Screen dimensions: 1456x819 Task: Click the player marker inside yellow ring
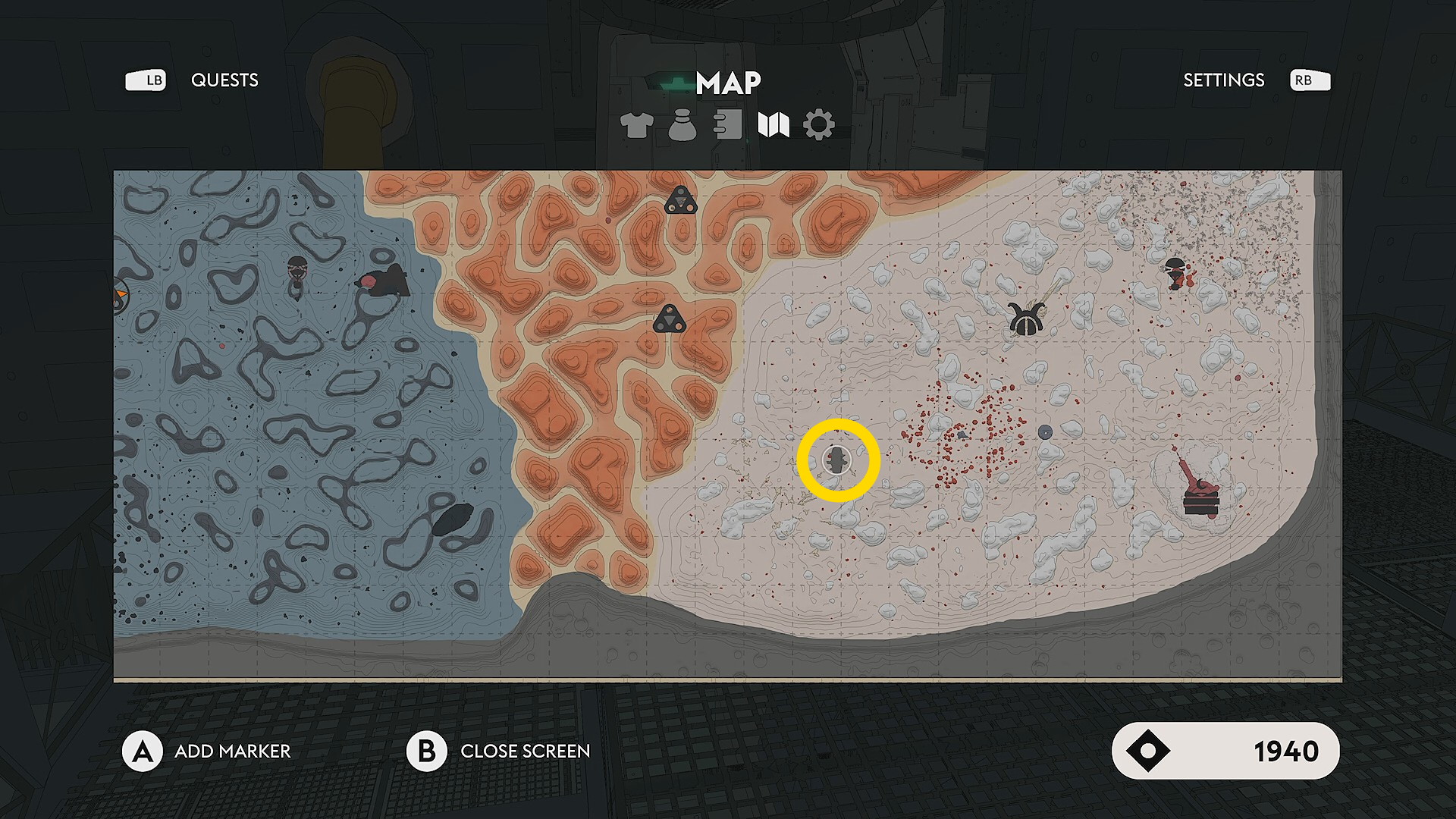point(837,460)
